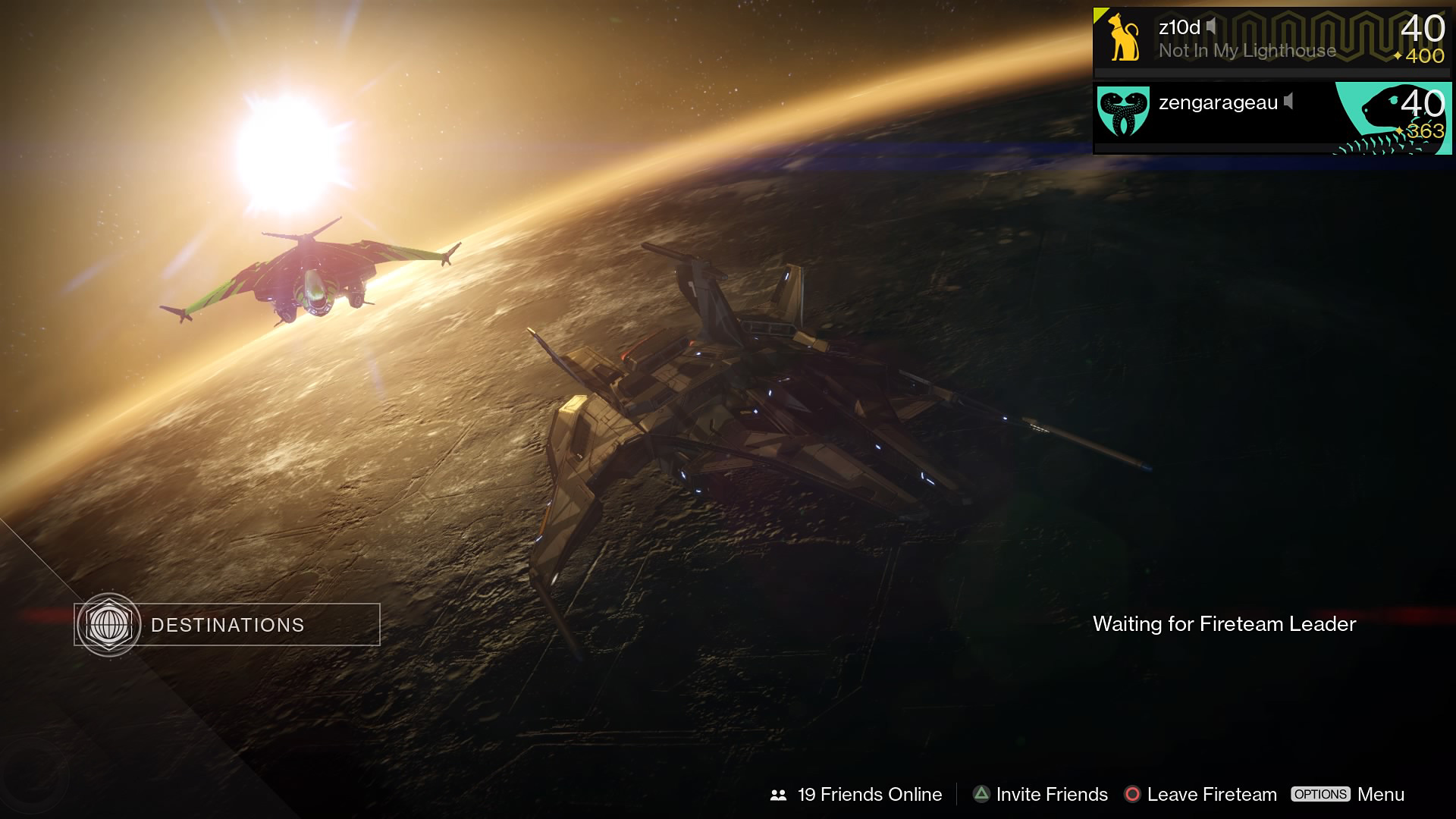This screenshot has height=819, width=1456.
Task: Open the Menu option
Action: point(1348,794)
